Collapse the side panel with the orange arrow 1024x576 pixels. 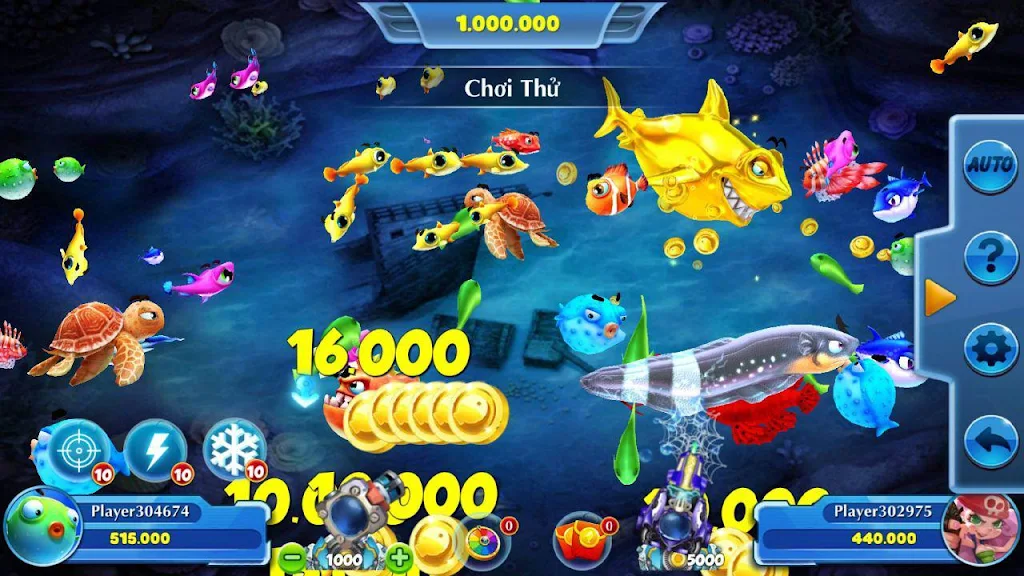[939, 298]
